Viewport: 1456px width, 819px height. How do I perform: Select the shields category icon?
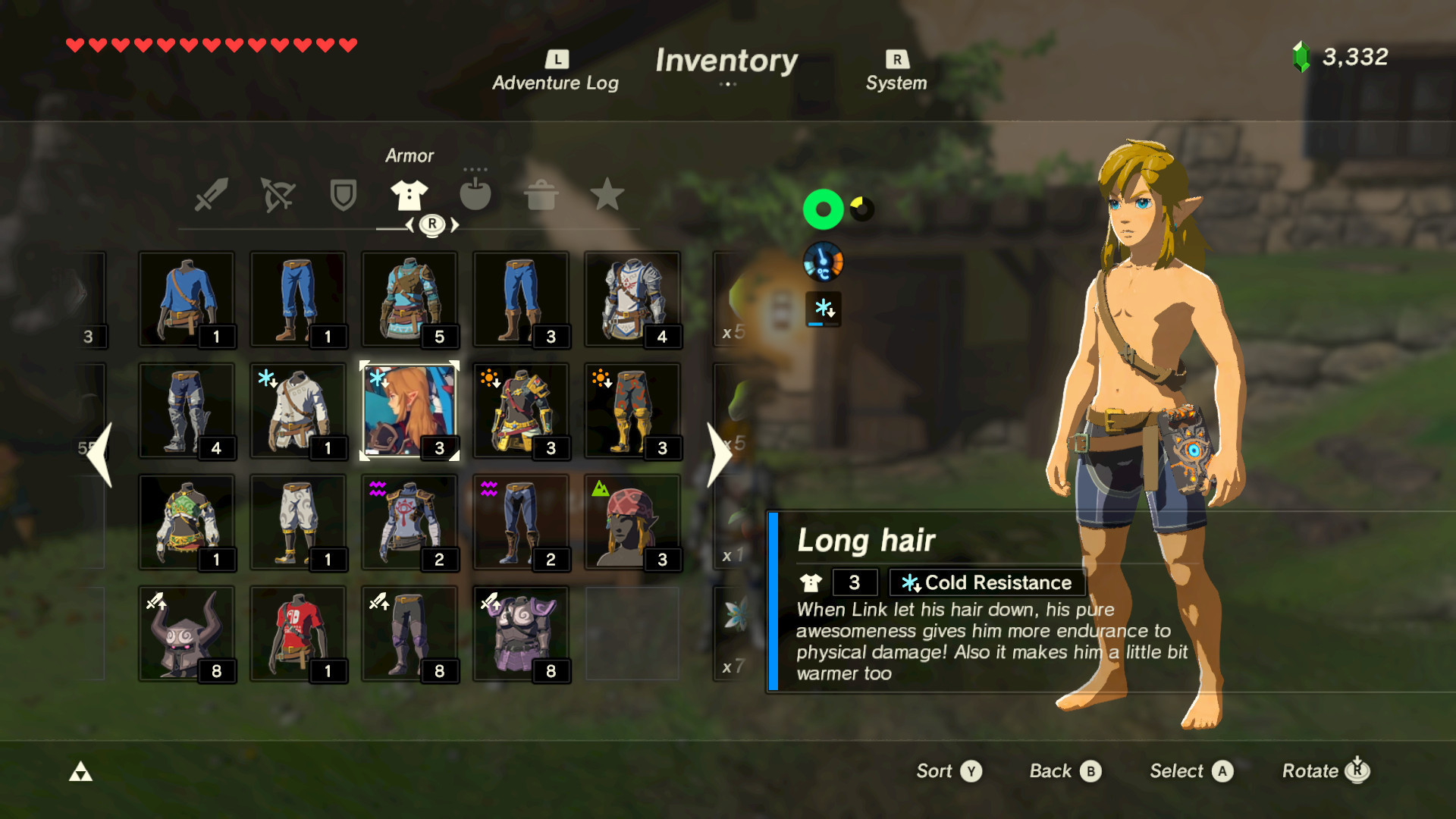(343, 195)
